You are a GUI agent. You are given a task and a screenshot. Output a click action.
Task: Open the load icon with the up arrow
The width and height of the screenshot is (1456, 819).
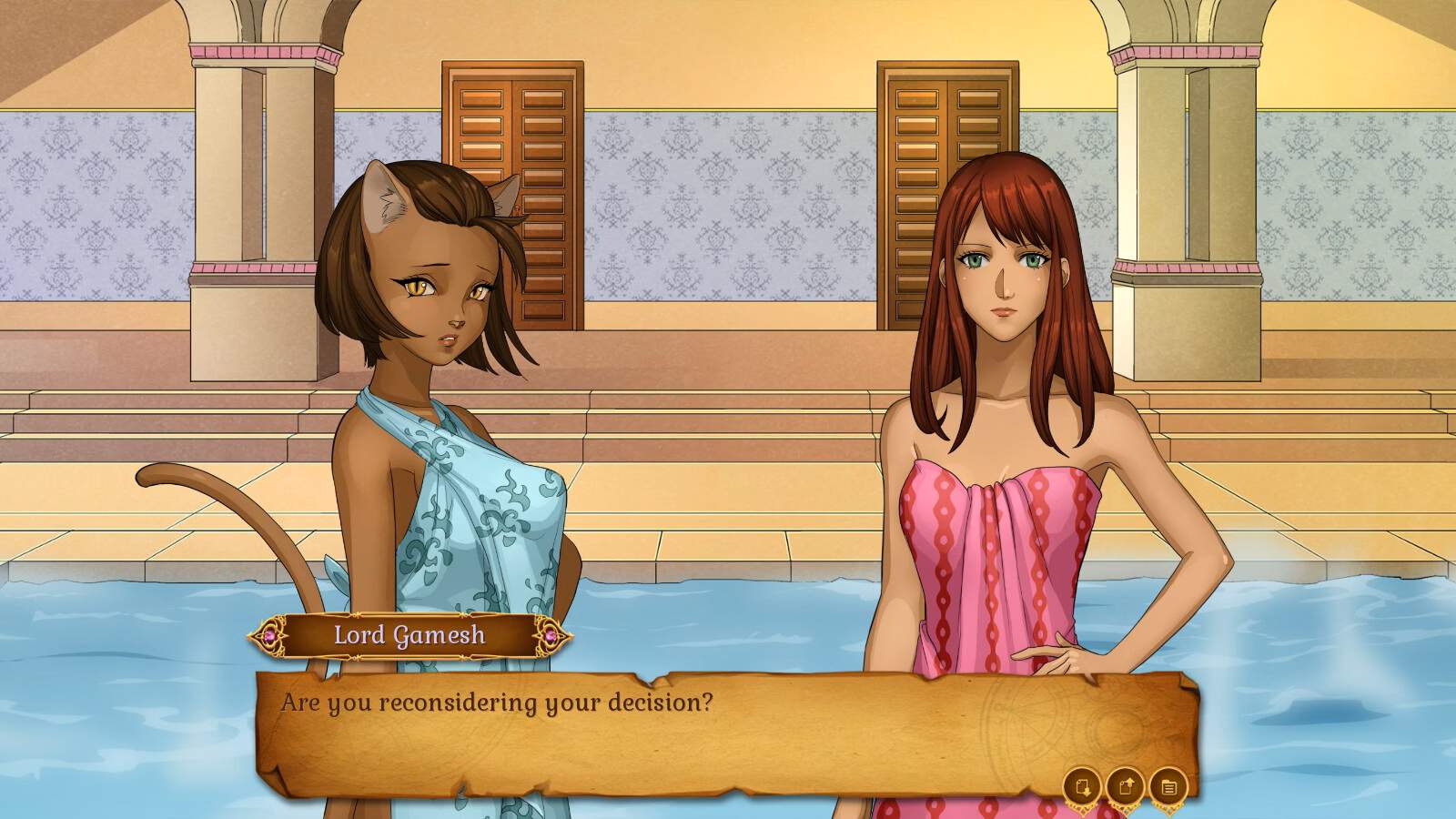(1126, 787)
